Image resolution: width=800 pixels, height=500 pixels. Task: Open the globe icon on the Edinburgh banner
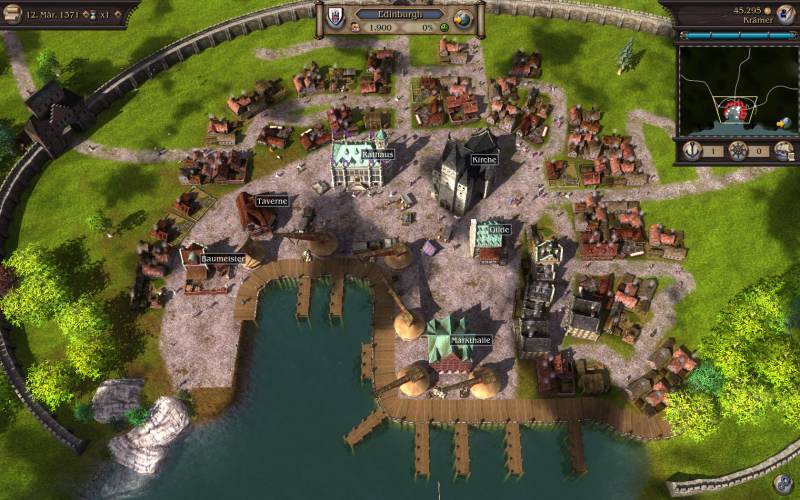(462, 19)
